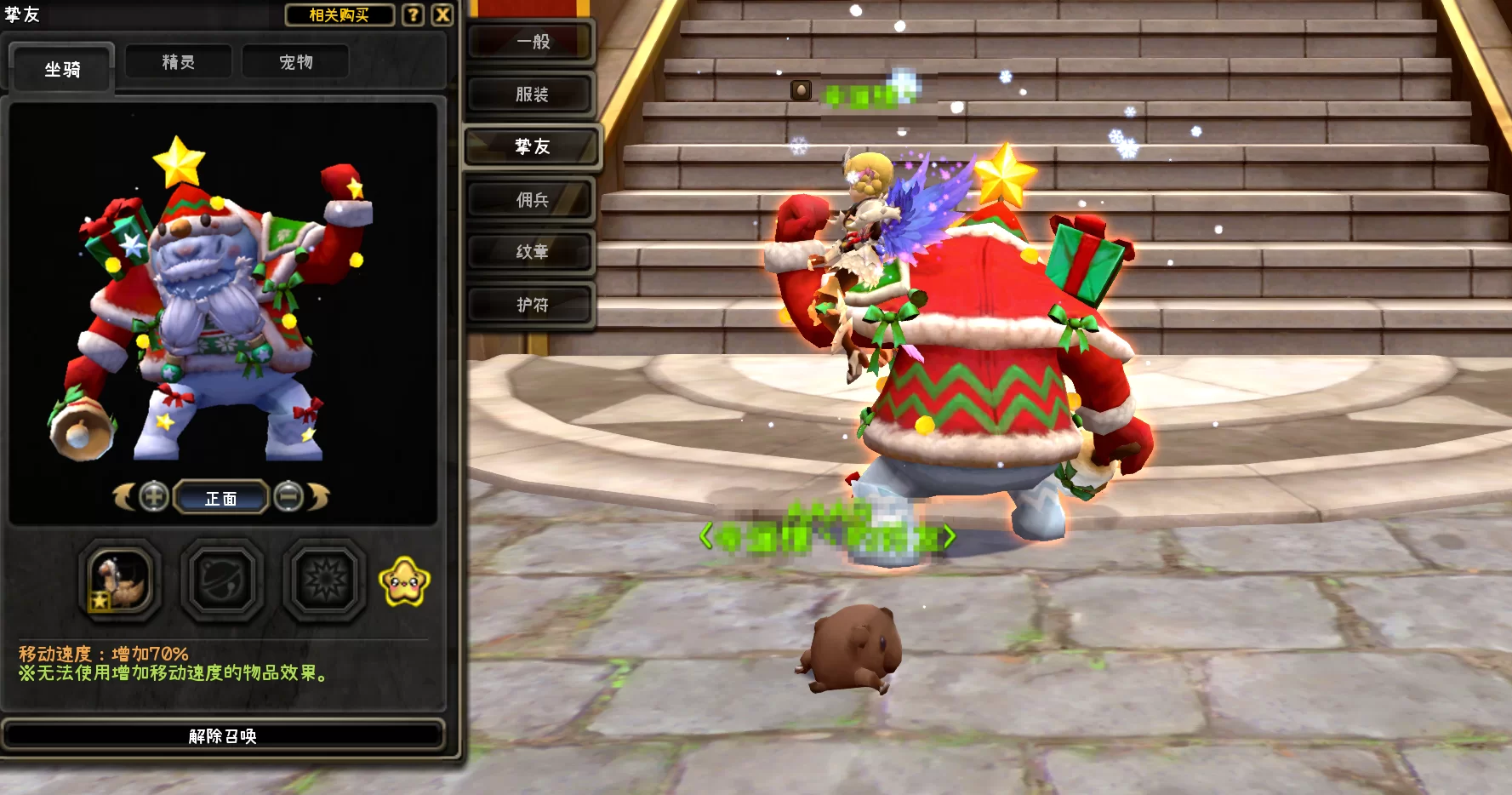Switch to the 精灵 spirit tab

pyautogui.click(x=179, y=62)
